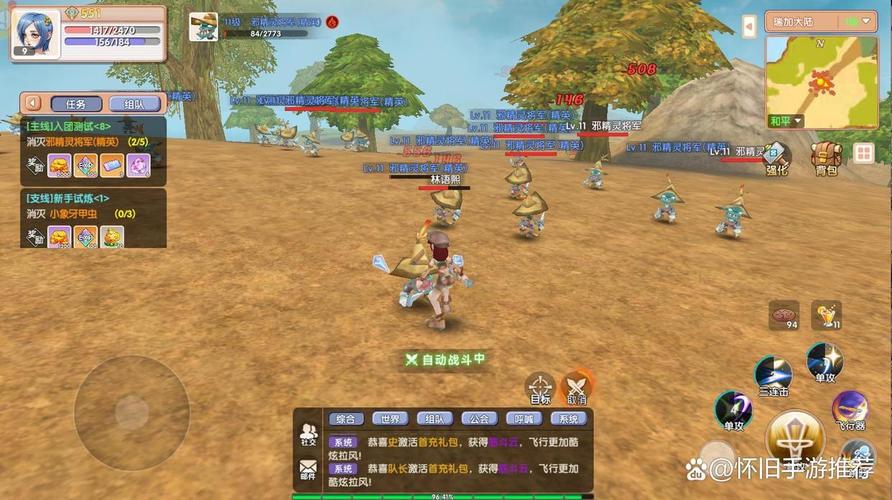Open the 背包 backpack

(x=825, y=158)
